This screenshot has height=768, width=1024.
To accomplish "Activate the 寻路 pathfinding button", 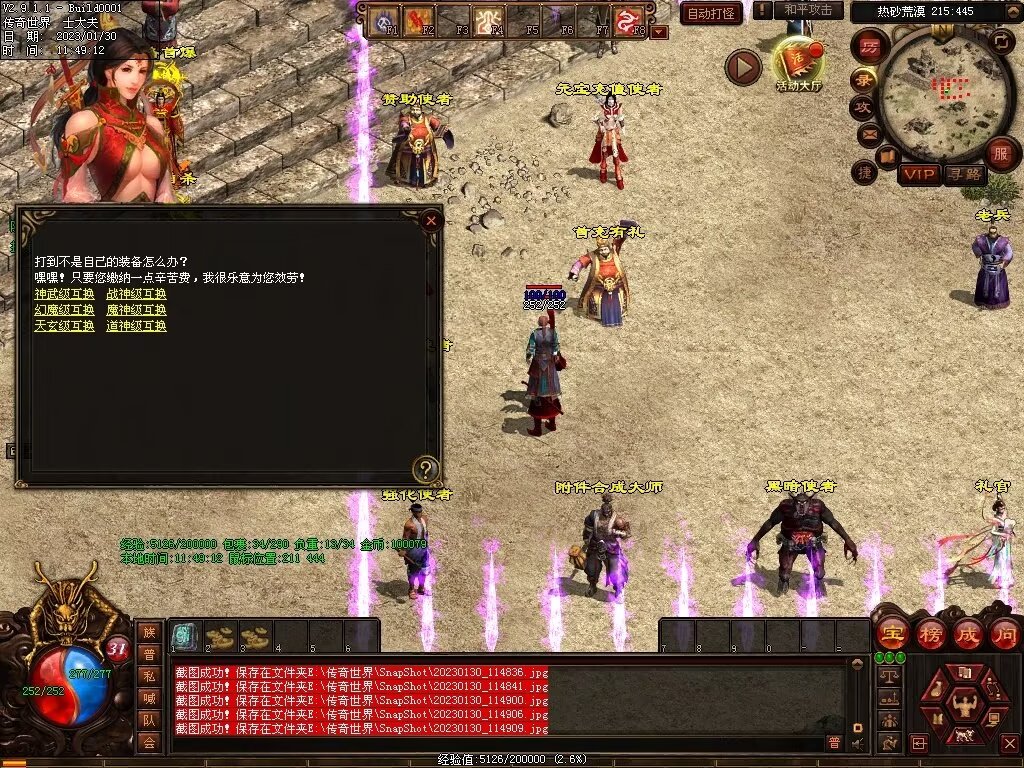I will pyautogui.click(x=964, y=174).
